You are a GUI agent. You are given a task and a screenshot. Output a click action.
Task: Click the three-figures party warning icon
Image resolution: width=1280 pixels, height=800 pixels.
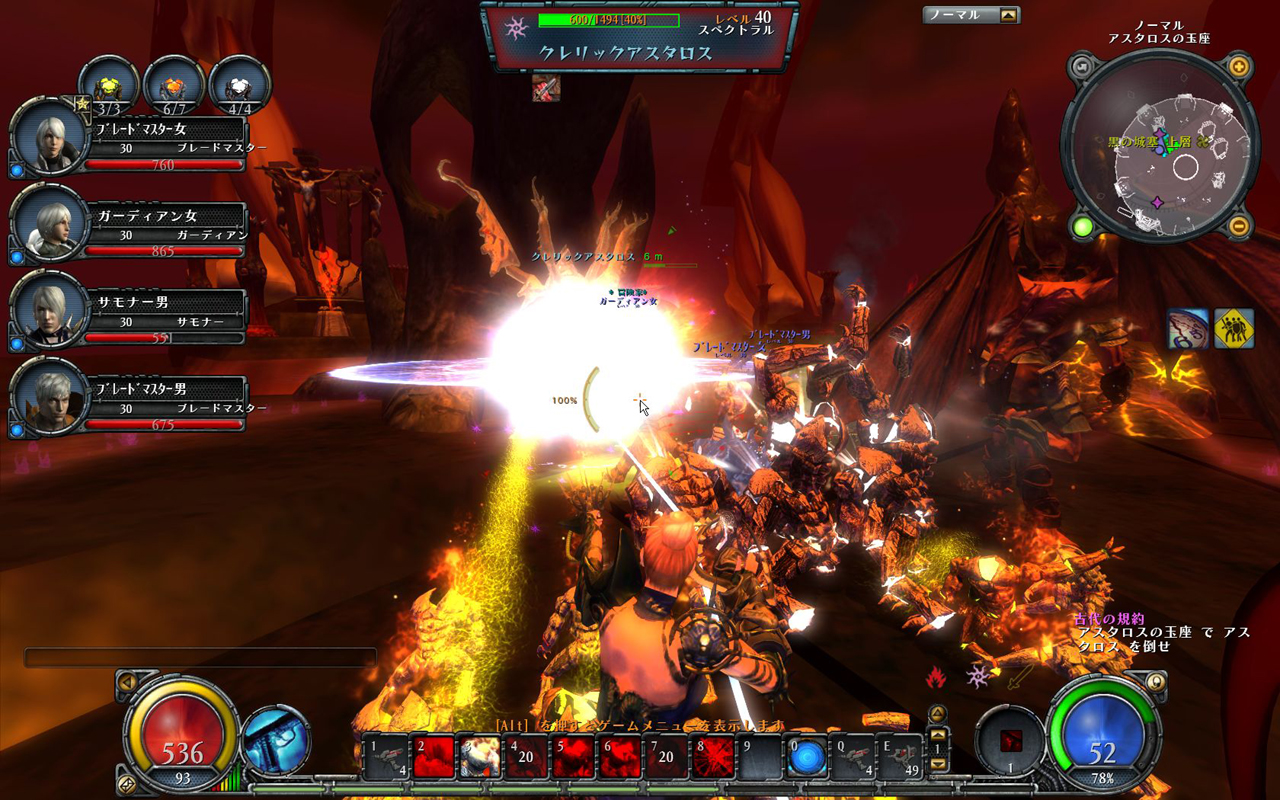pyautogui.click(x=1233, y=329)
